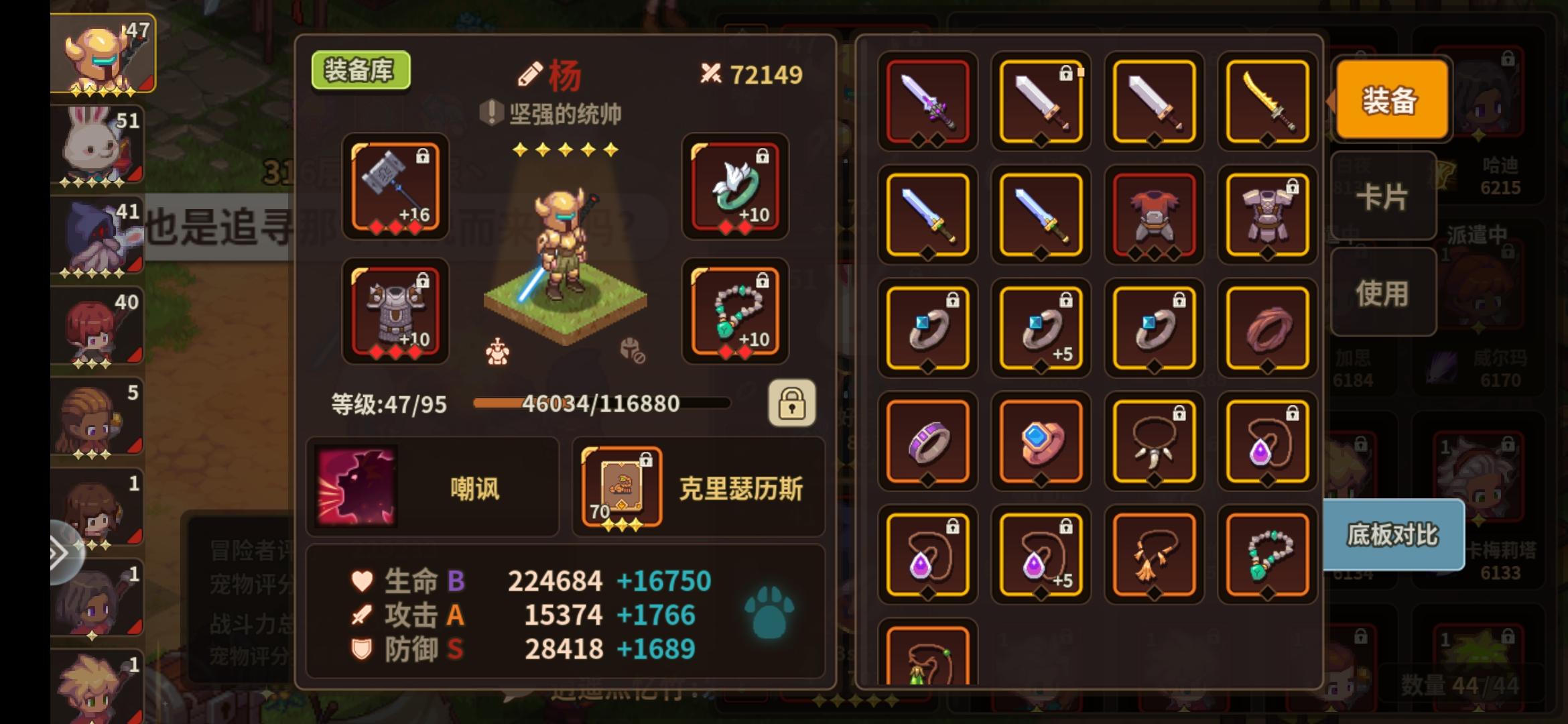This screenshot has width=1568, height=724.
Task: Open the 装备 tab
Action: click(x=1389, y=101)
